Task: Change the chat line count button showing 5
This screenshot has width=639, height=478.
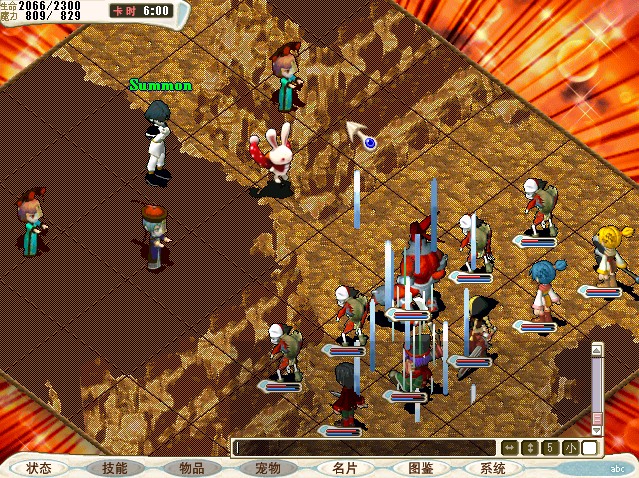Action: click(549, 448)
